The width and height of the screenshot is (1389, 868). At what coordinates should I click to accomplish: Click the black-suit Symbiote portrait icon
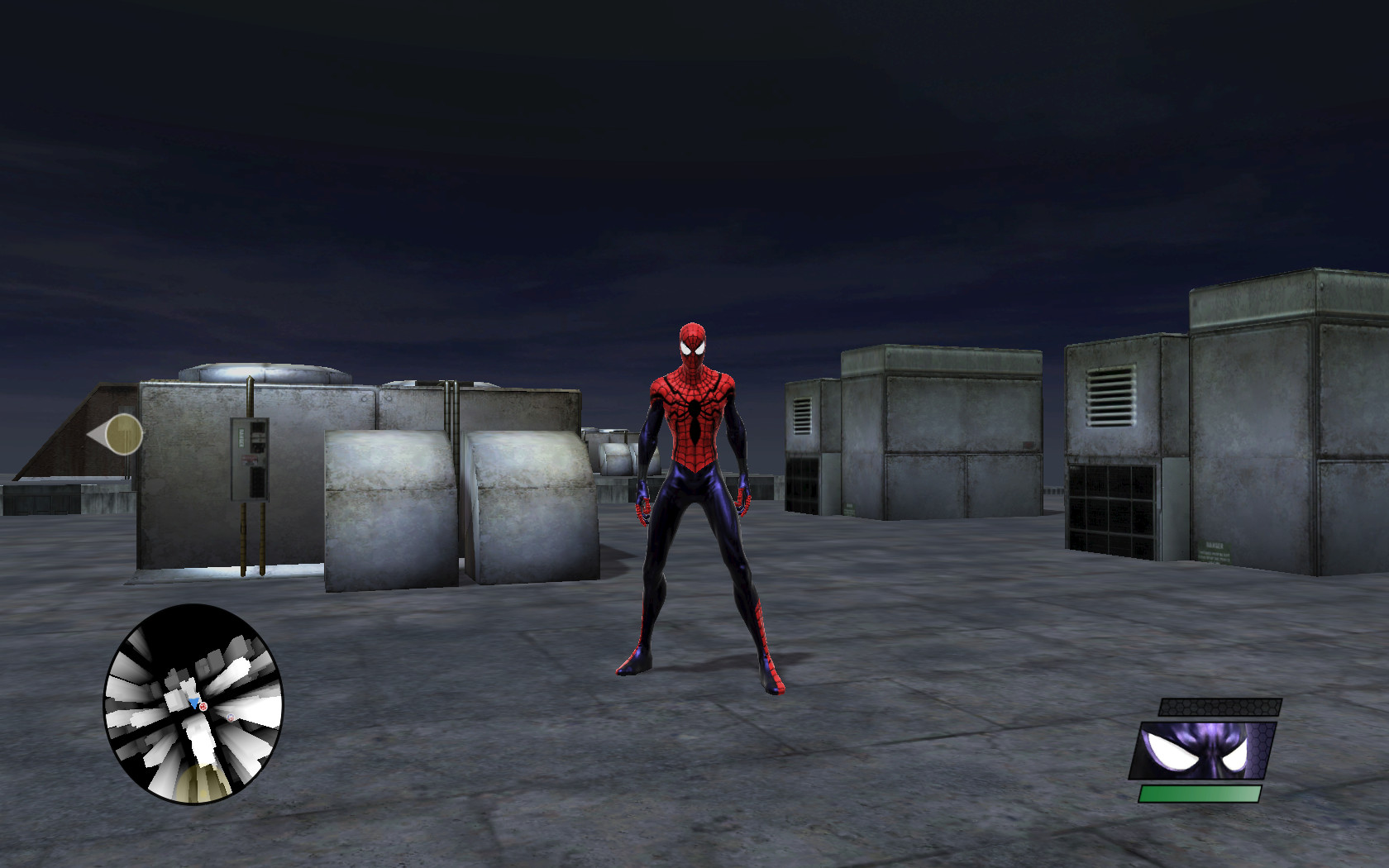click(1202, 750)
